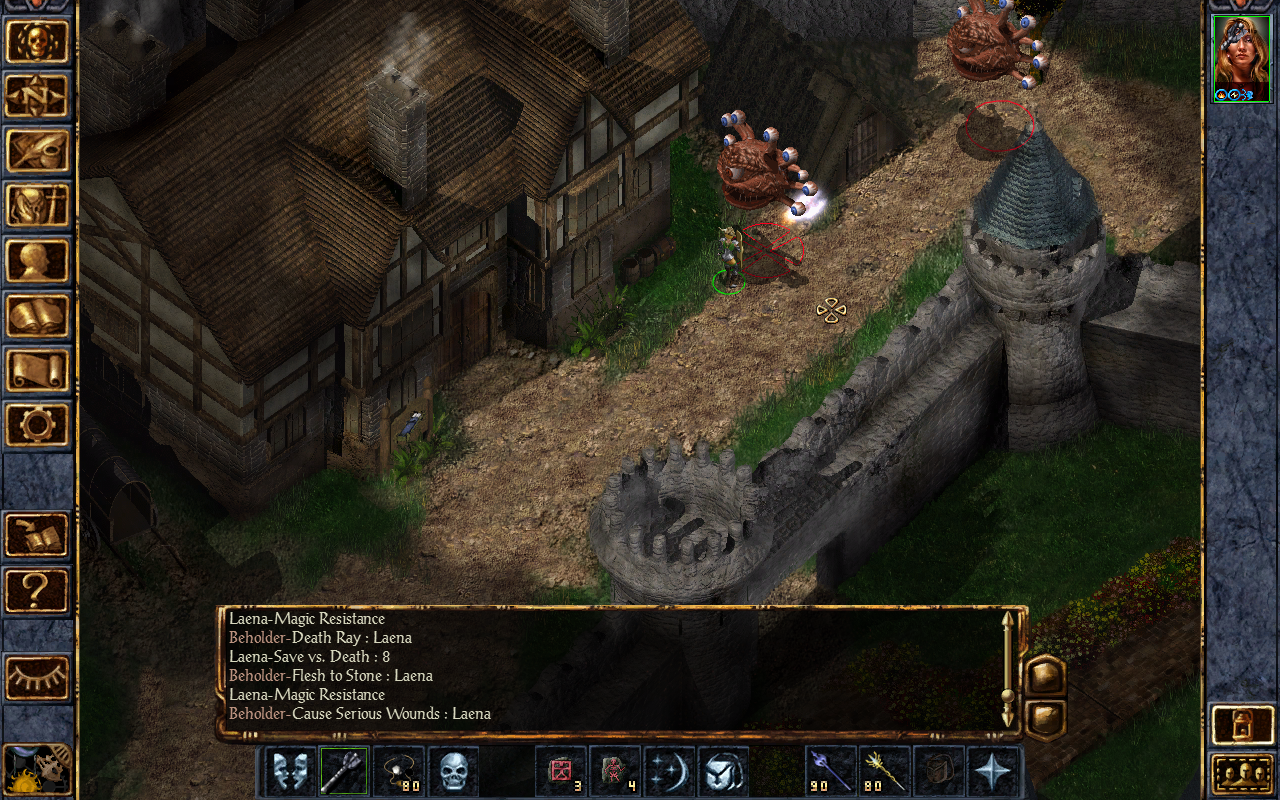
Task: Click the theater masks talk icon
Action: 291,772
